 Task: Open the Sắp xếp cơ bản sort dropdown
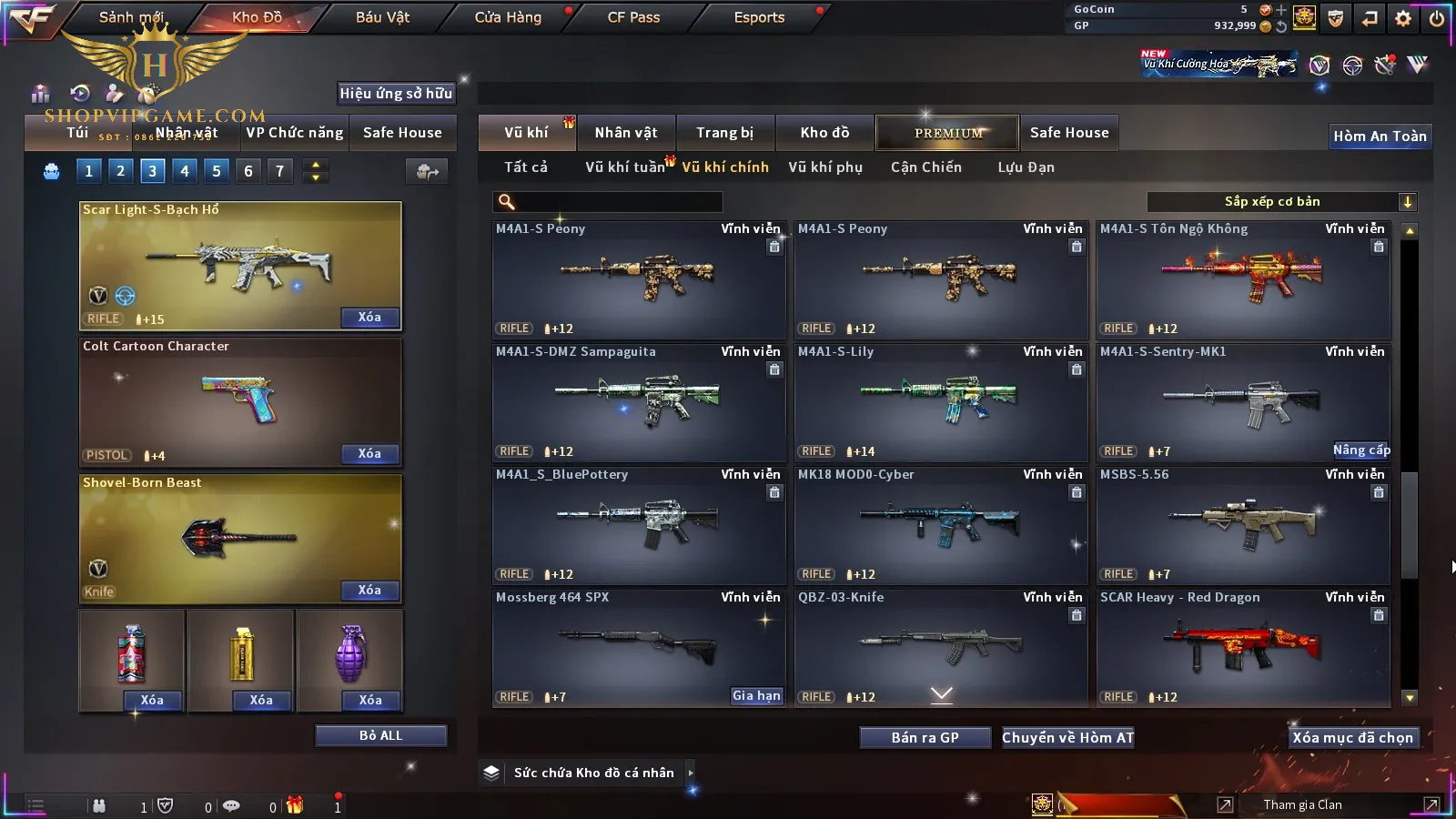click(x=1281, y=202)
